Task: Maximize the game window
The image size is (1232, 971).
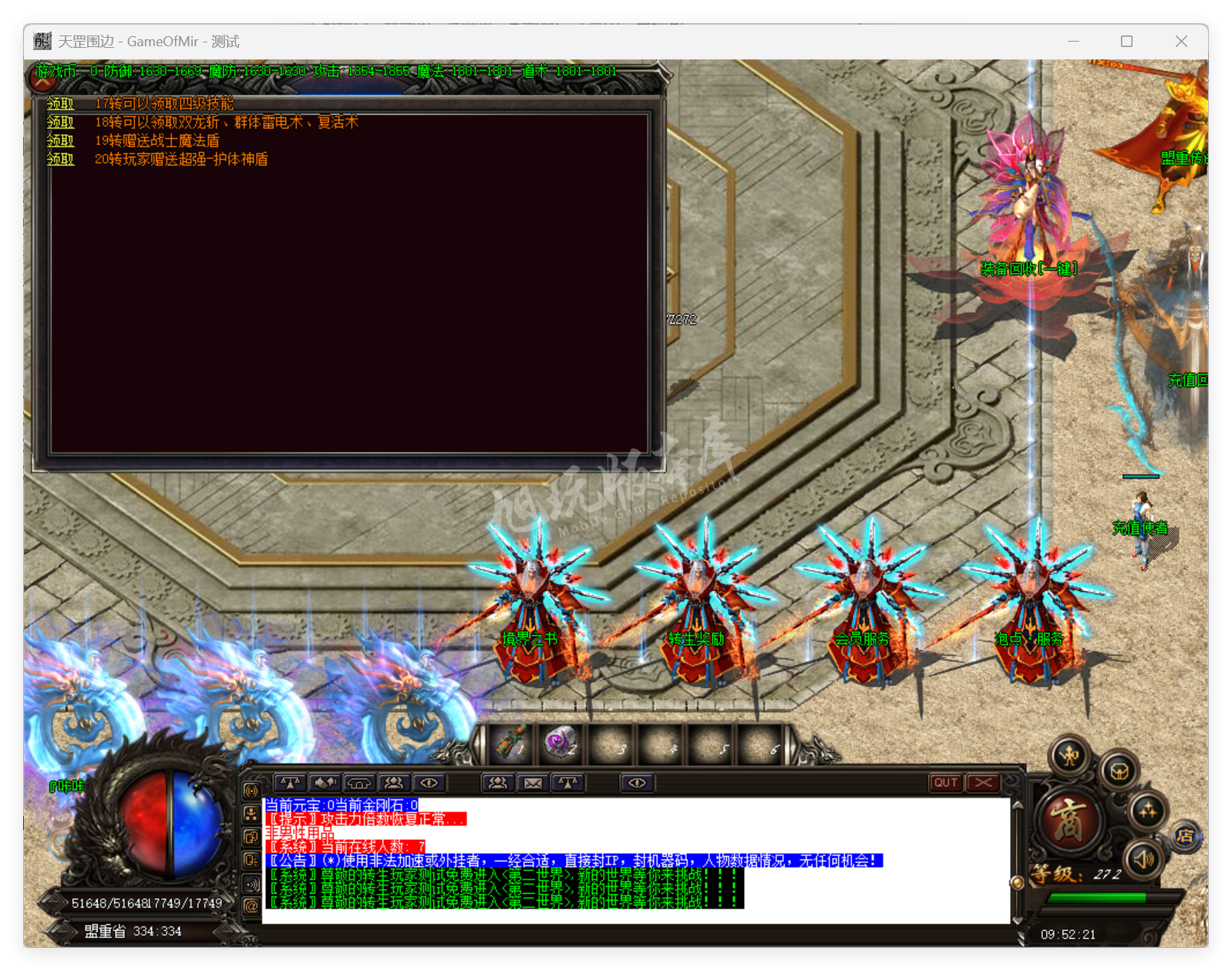Action: click(x=1126, y=42)
